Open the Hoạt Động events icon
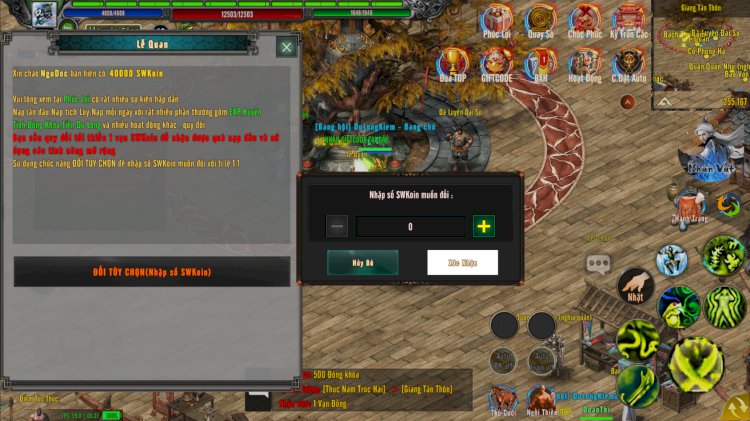The image size is (750, 421). click(x=585, y=63)
